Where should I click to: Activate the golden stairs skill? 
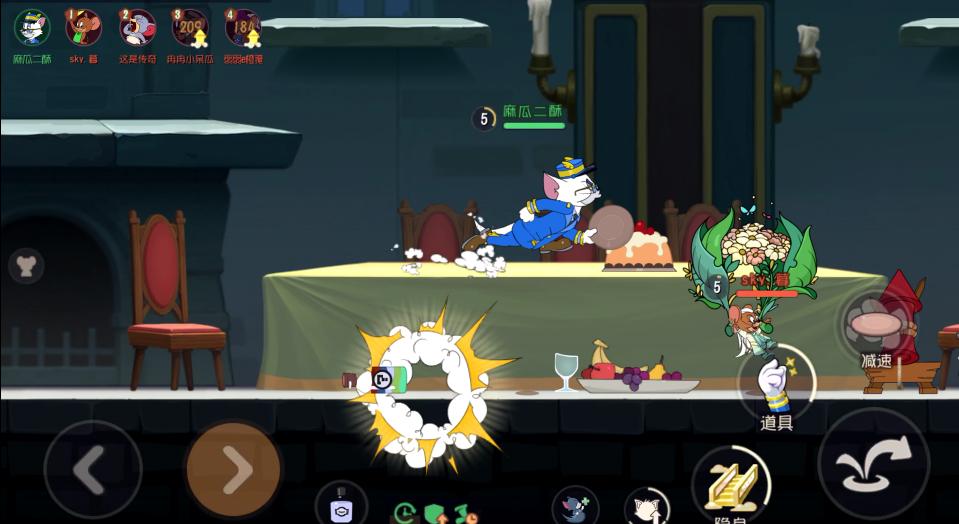point(730,483)
